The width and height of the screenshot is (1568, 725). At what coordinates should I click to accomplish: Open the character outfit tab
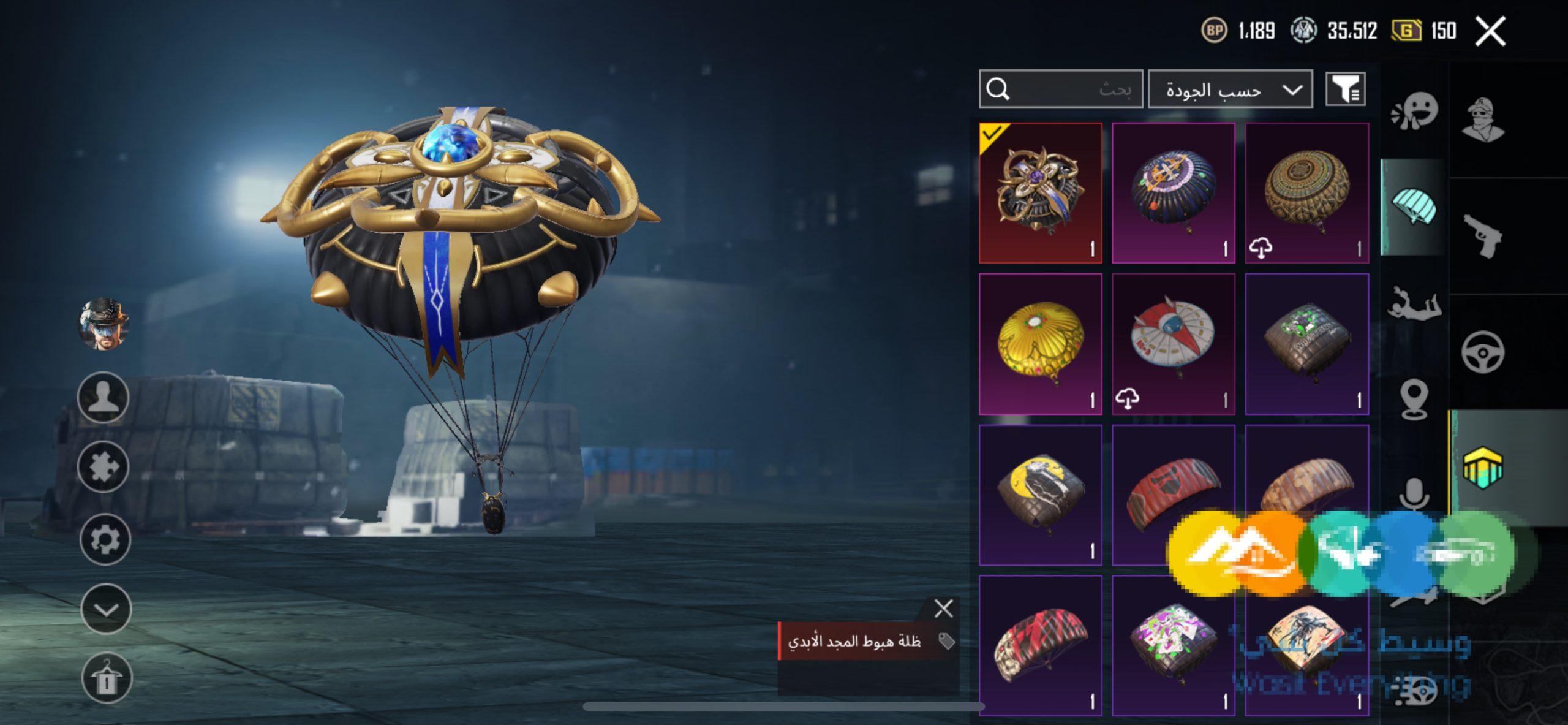1483,119
